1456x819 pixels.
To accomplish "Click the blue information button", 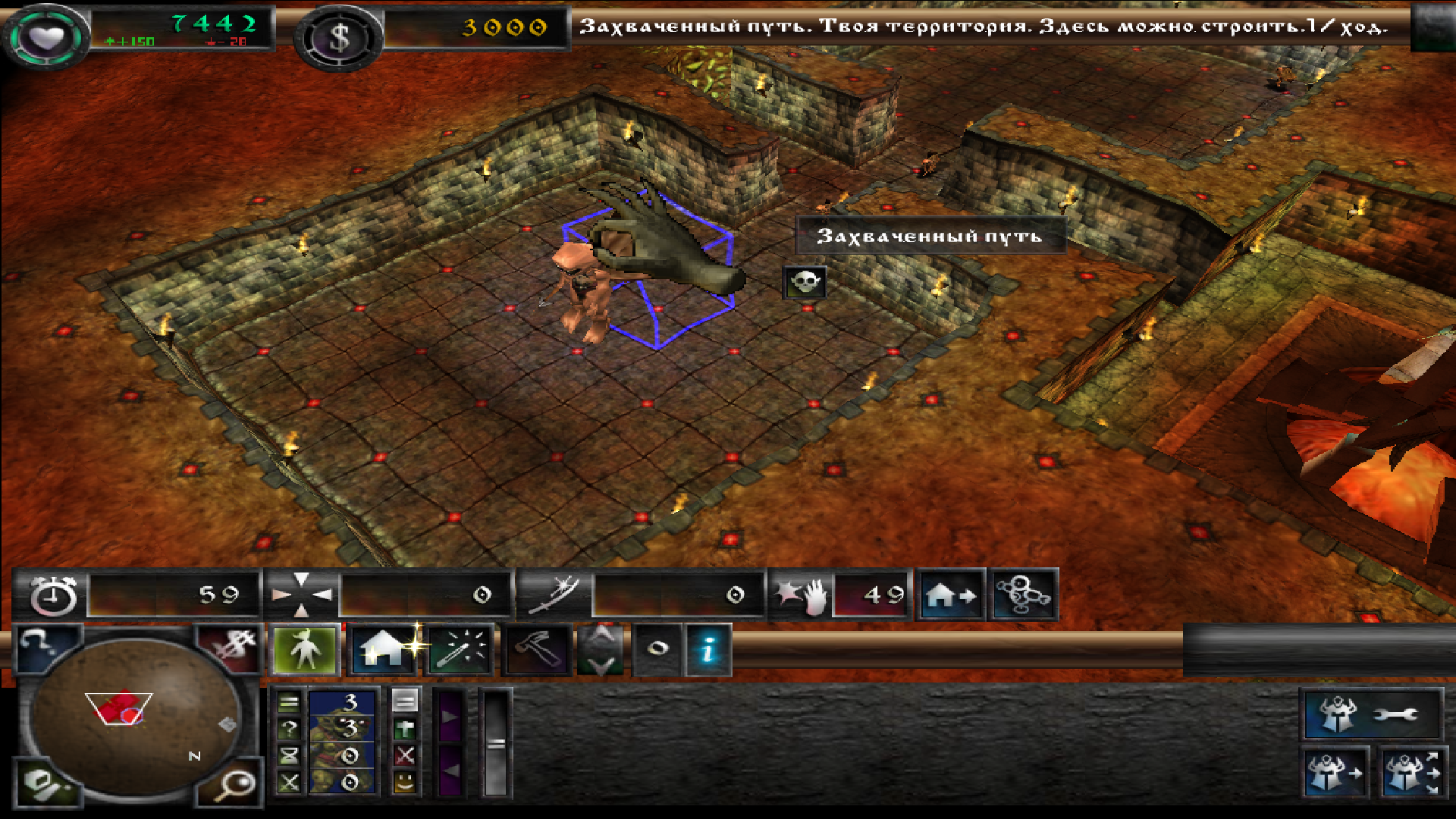I will pos(708,650).
